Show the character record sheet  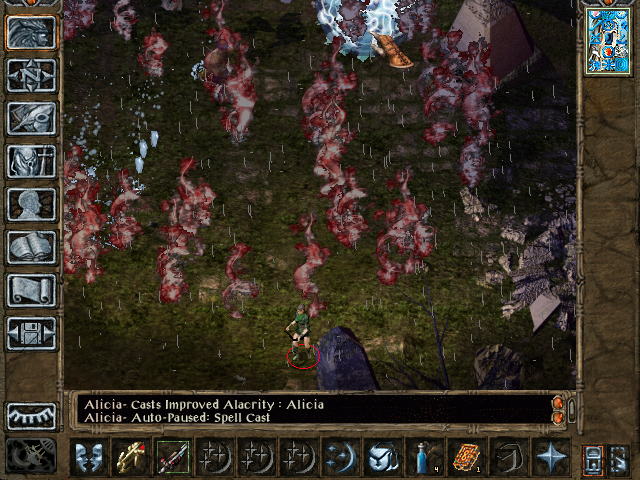point(31,204)
